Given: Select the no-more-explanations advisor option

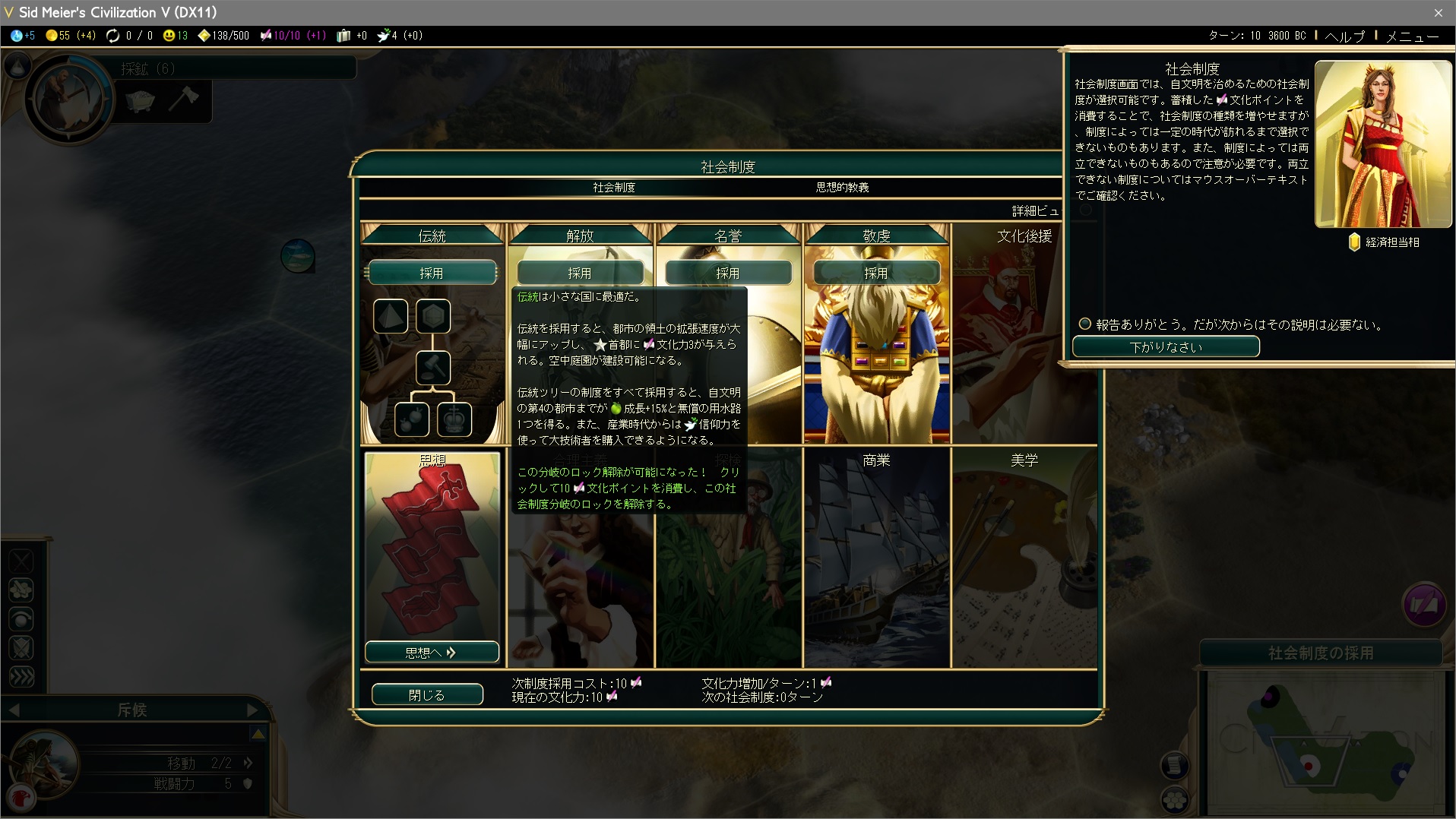Looking at the screenshot, I should [1085, 324].
